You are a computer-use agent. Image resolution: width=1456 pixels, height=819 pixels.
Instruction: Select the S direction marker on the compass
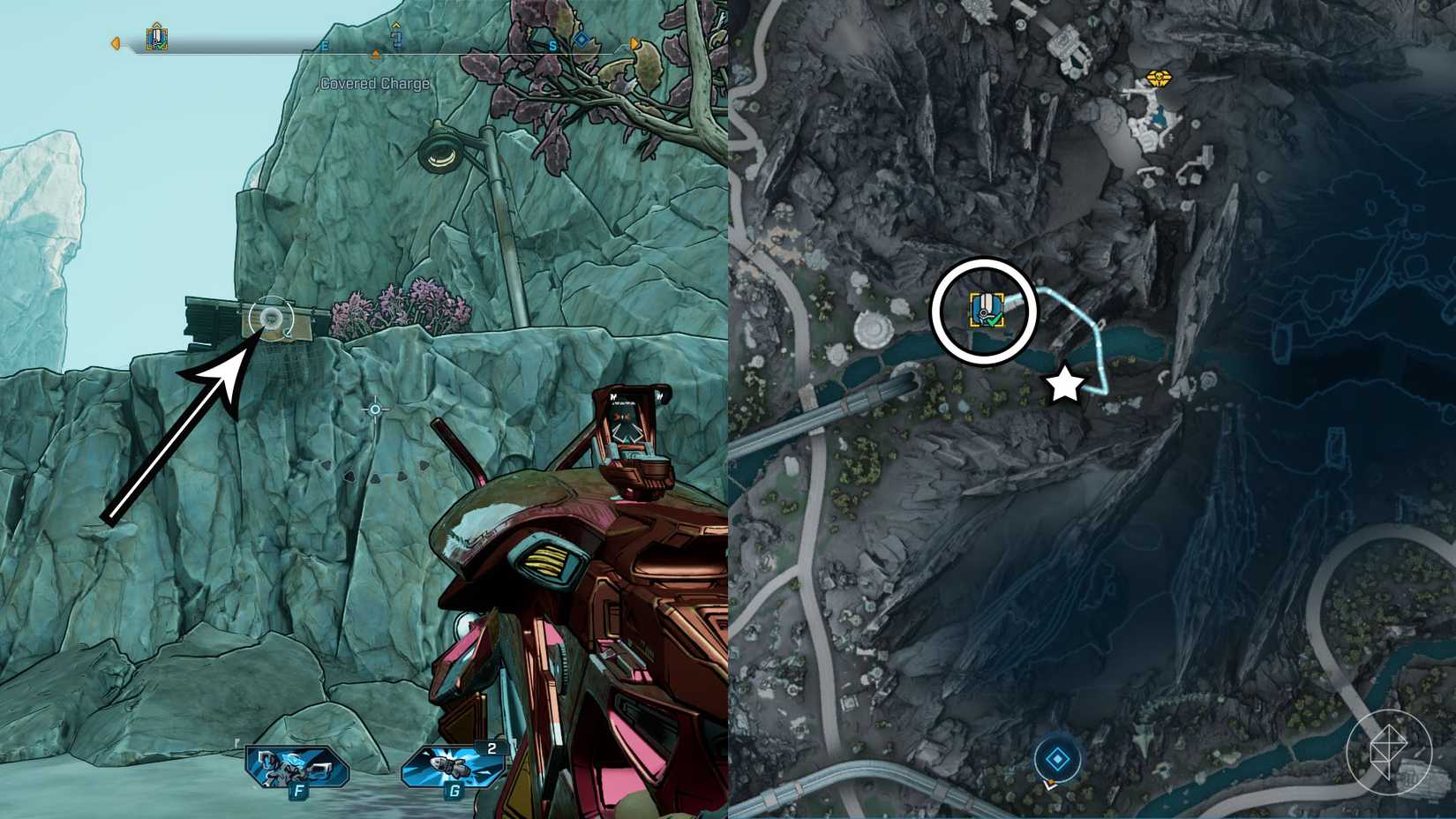point(554,44)
